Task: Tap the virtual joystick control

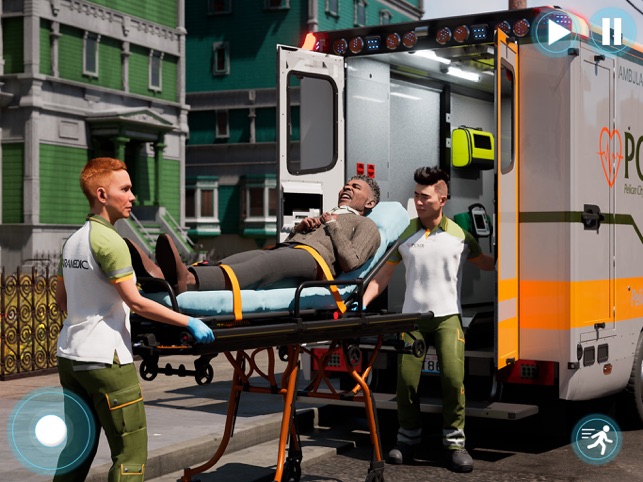Action: click(x=51, y=431)
